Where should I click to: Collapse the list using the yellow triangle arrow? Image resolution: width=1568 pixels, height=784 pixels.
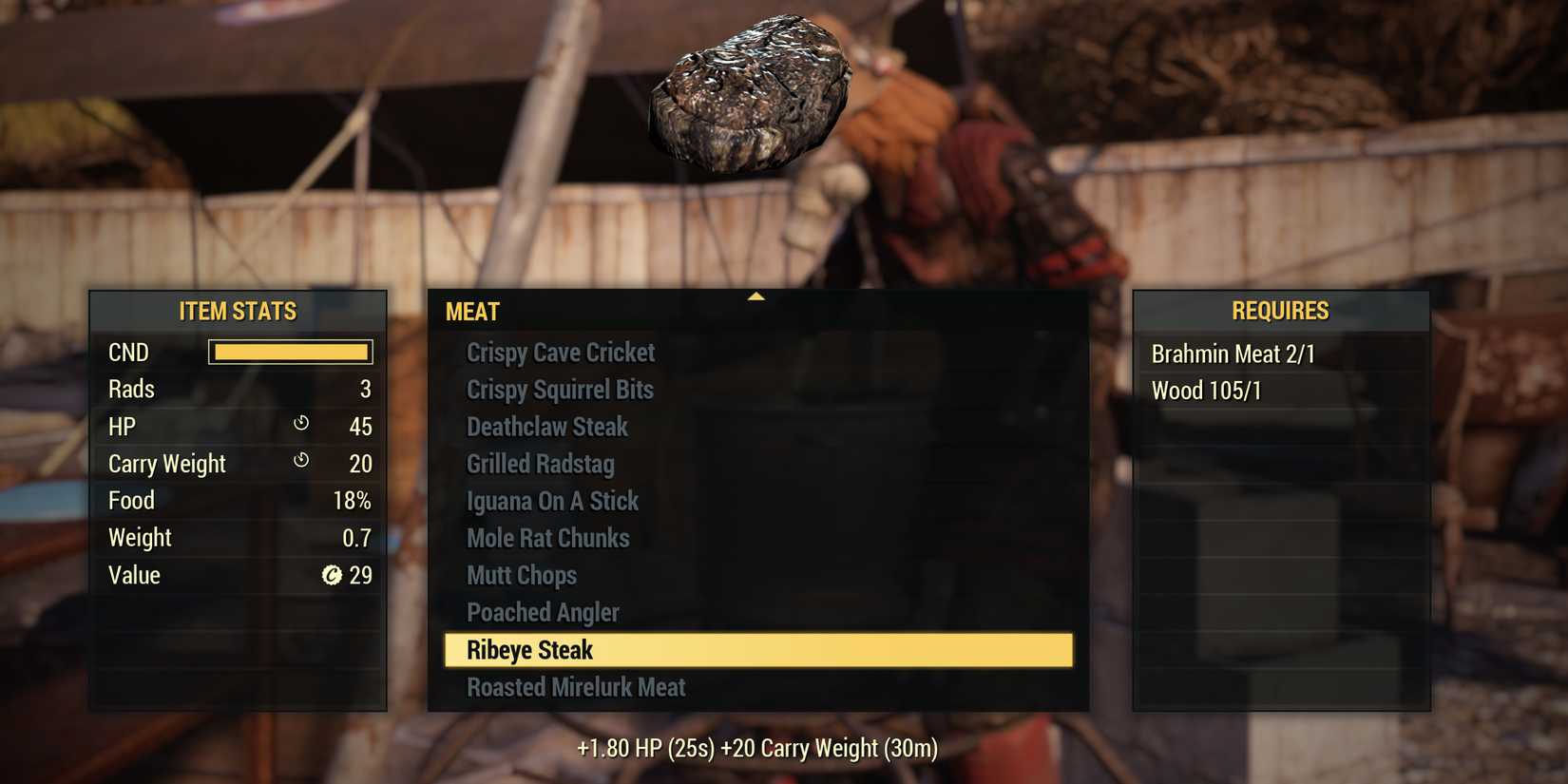point(756,296)
